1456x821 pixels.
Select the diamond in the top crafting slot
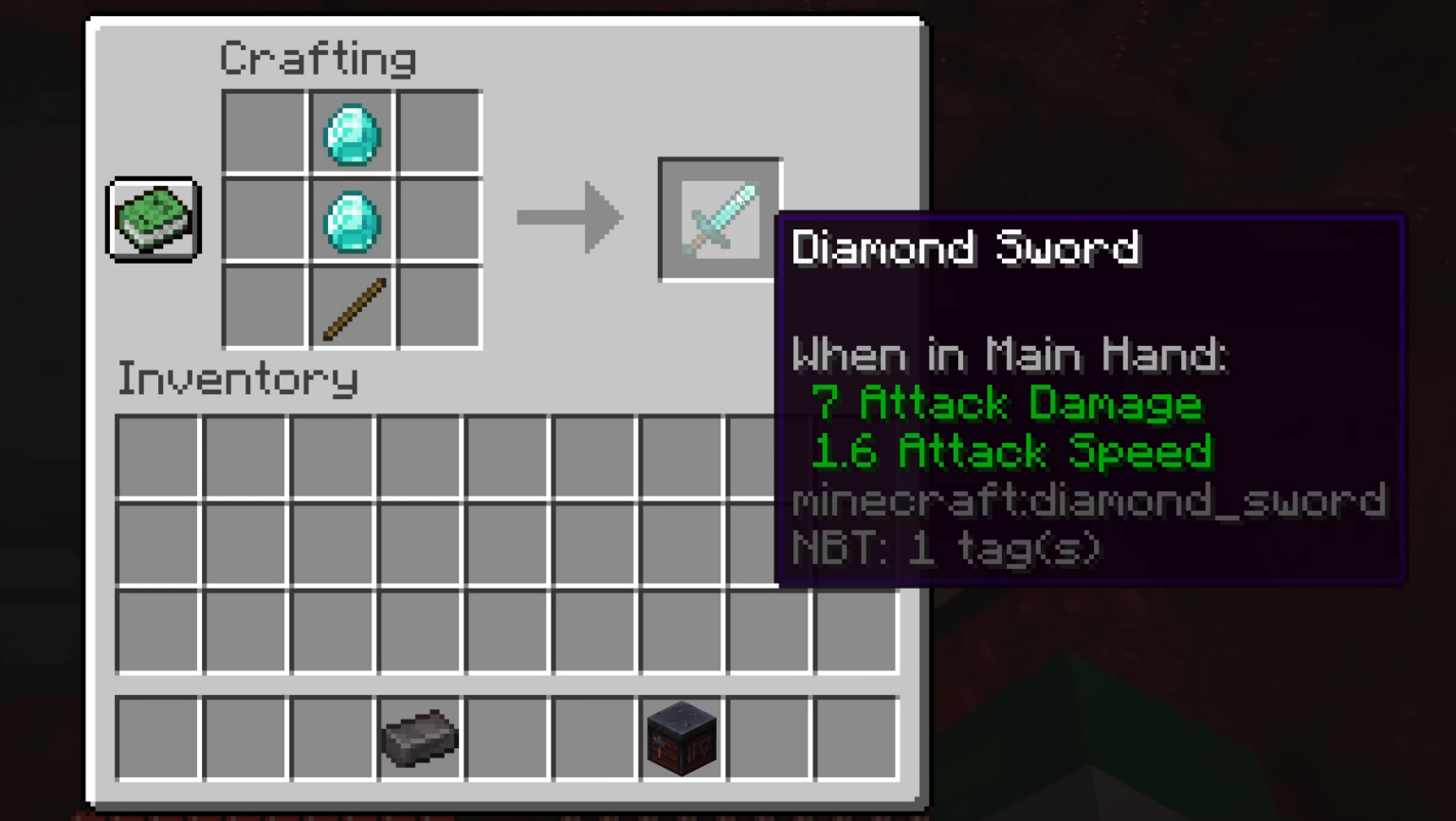(351, 133)
